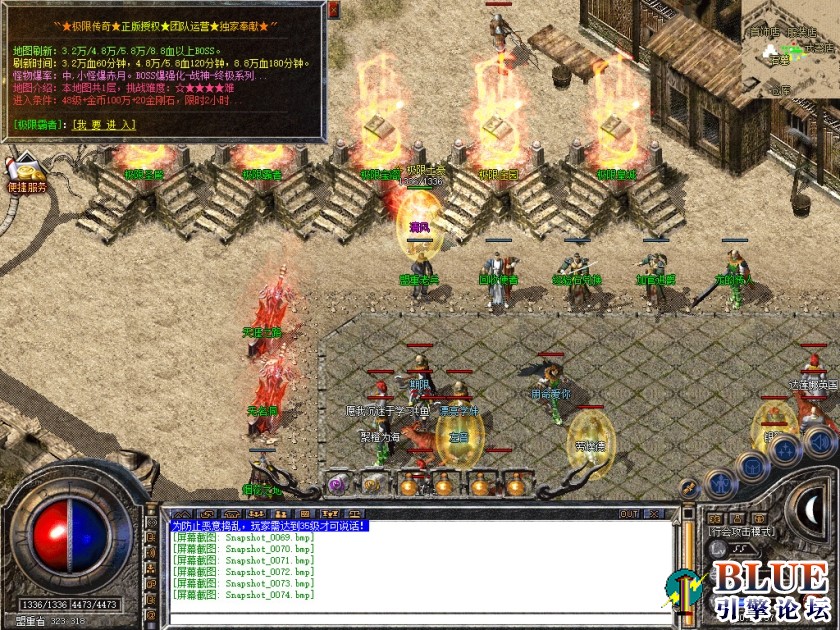Use the tan scroll in the belt bar
This screenshot has width=840, height=630.
click(371, 484)
